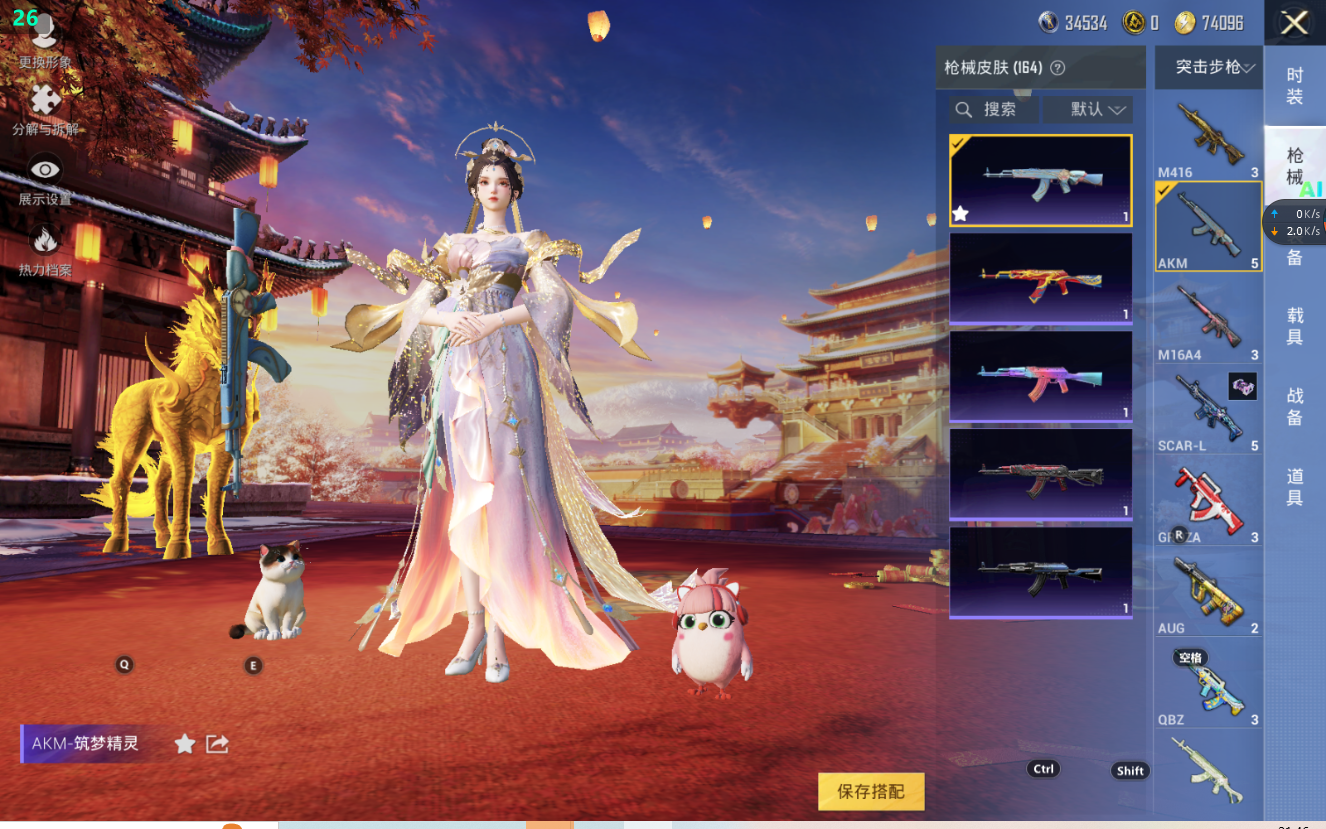Open 分解与拆解 puzzle piece menu

(x=45, y=109)
